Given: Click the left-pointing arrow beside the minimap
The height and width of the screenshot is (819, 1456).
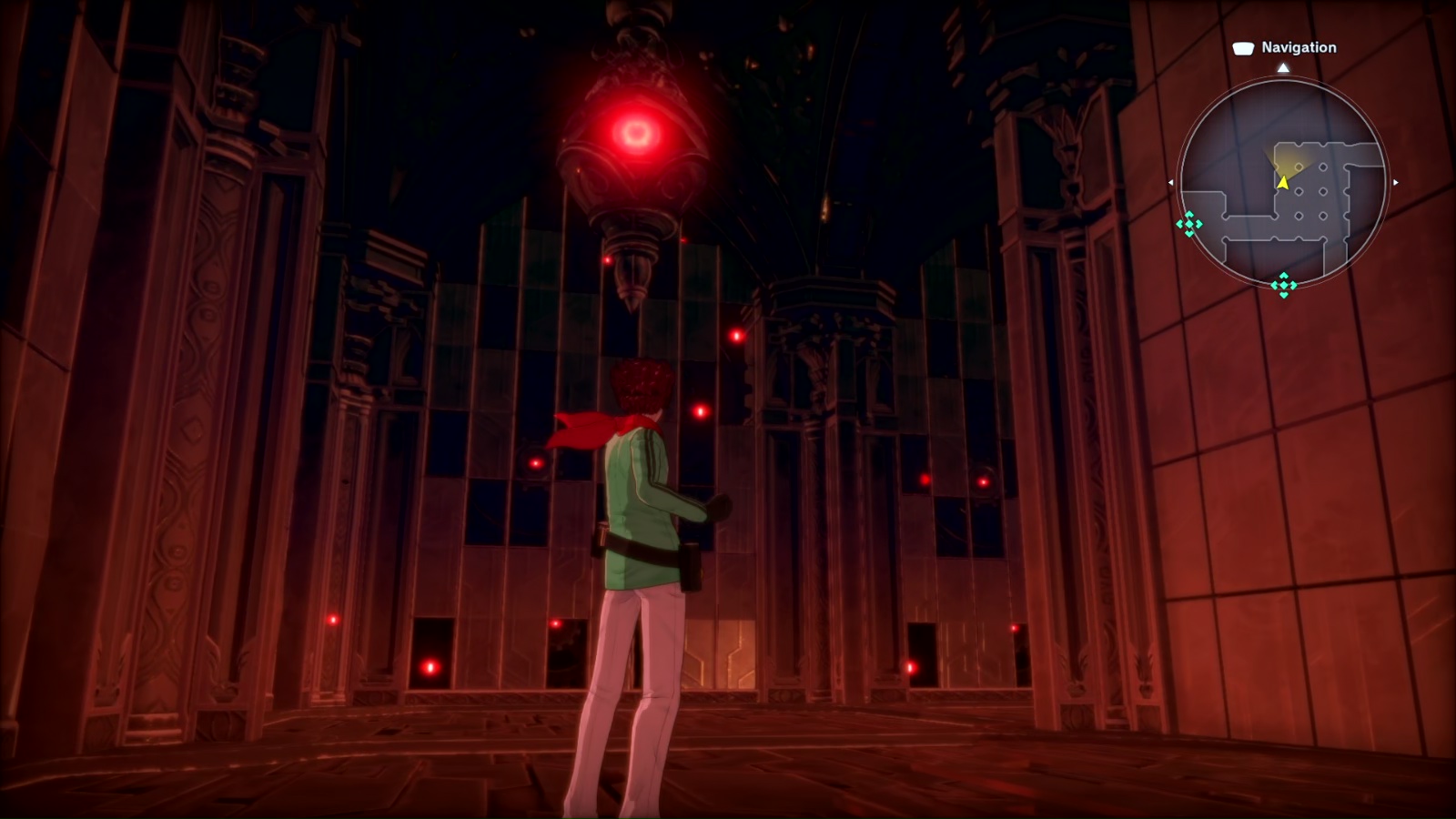Looking at the screenshot, I should [x=1171, y=183].
